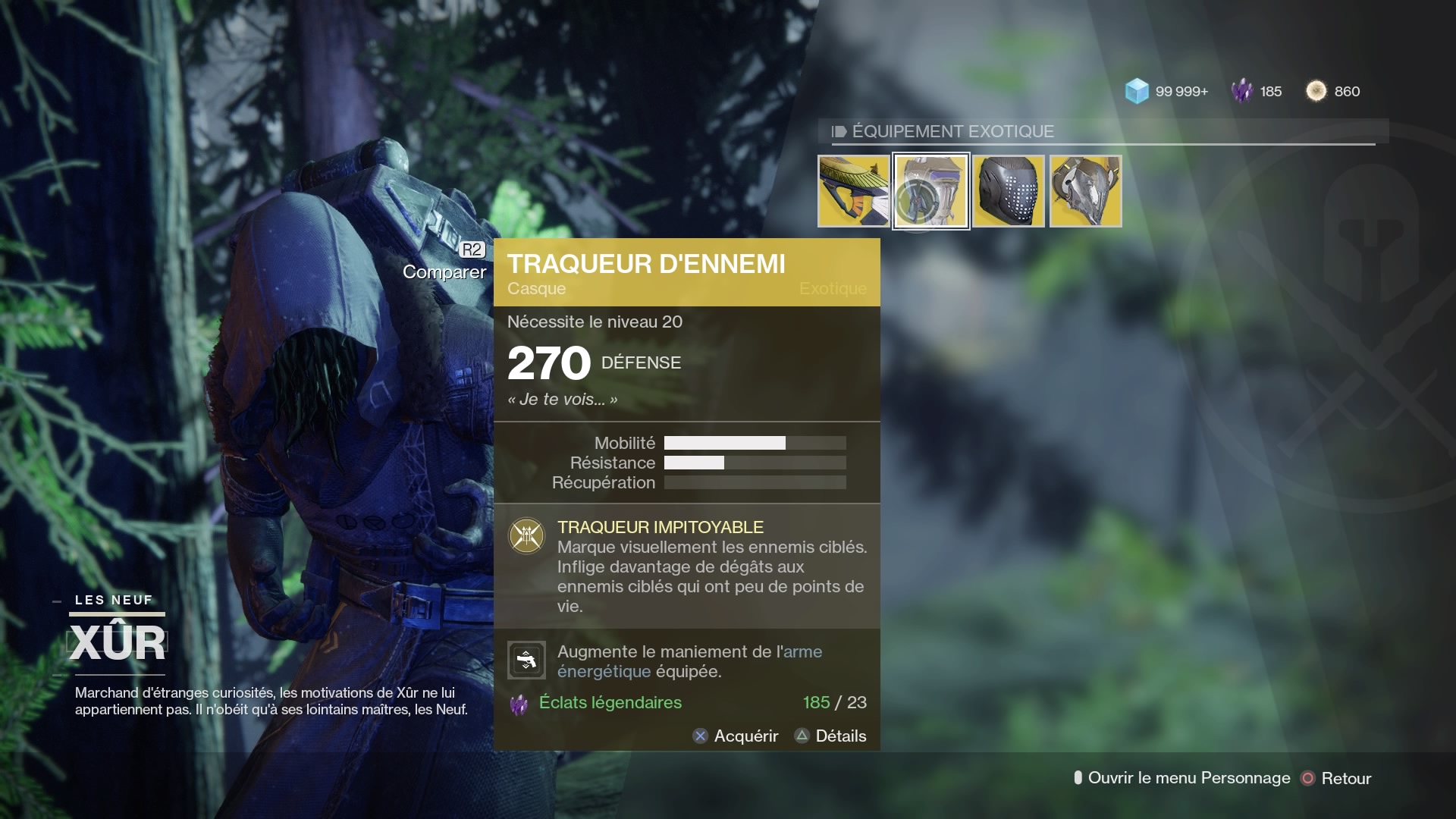The height and width of the screenshot is (819, 1456).
Task: Choose the dark helmet with white dots
Action: [x=1009, y=191]
